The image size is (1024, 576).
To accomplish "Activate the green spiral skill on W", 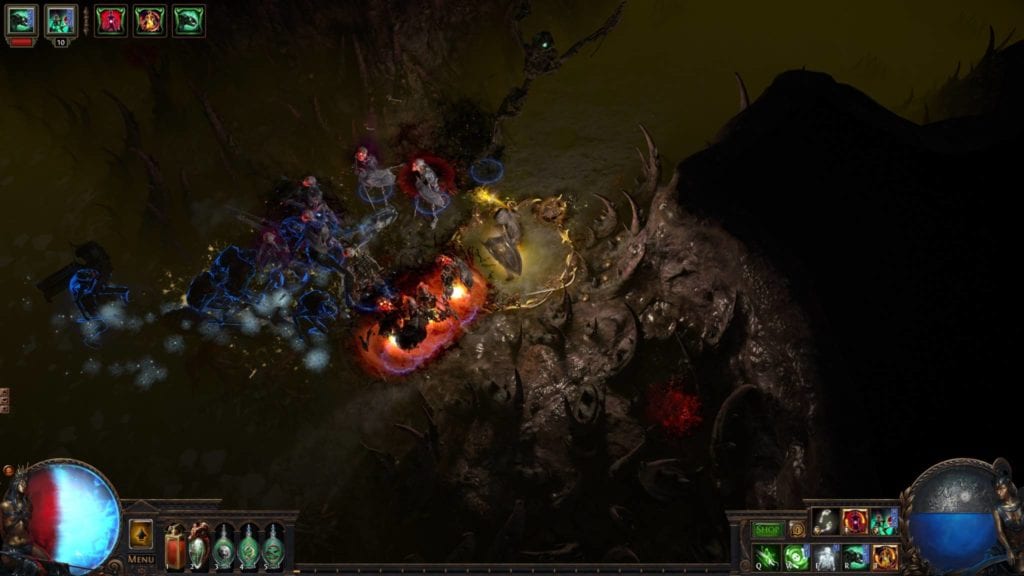I will pos(797,557).
